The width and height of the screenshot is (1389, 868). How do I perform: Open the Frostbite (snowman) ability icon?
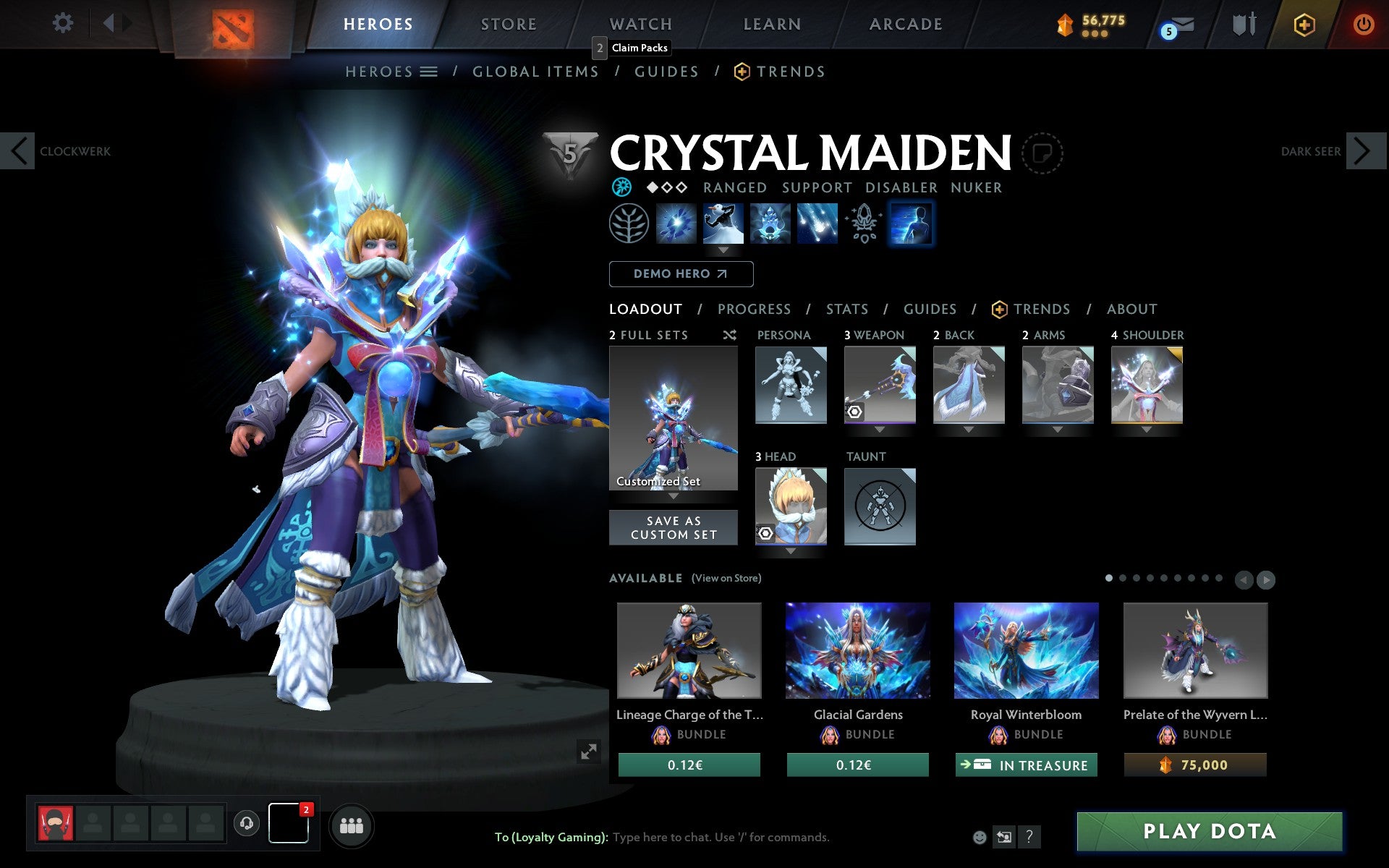point(723,224)
